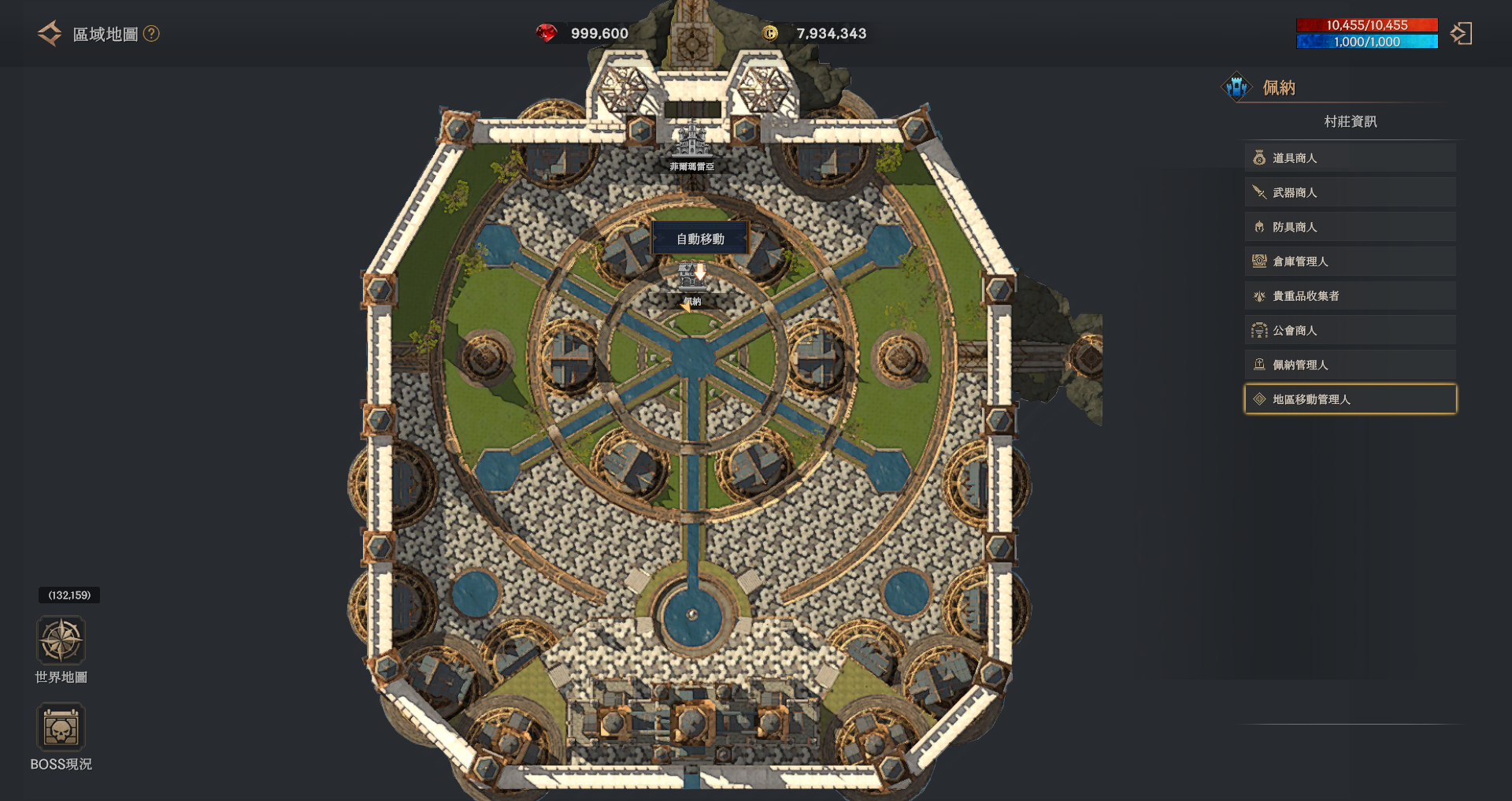Pick 倉庫管理人 warehouse keeper
1512x801 pixels.
click(x=1350, y=261)
